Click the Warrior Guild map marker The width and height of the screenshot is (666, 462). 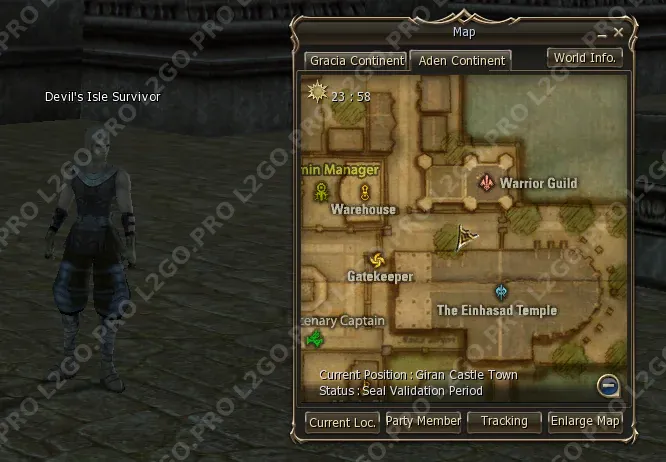click(487, 183)
